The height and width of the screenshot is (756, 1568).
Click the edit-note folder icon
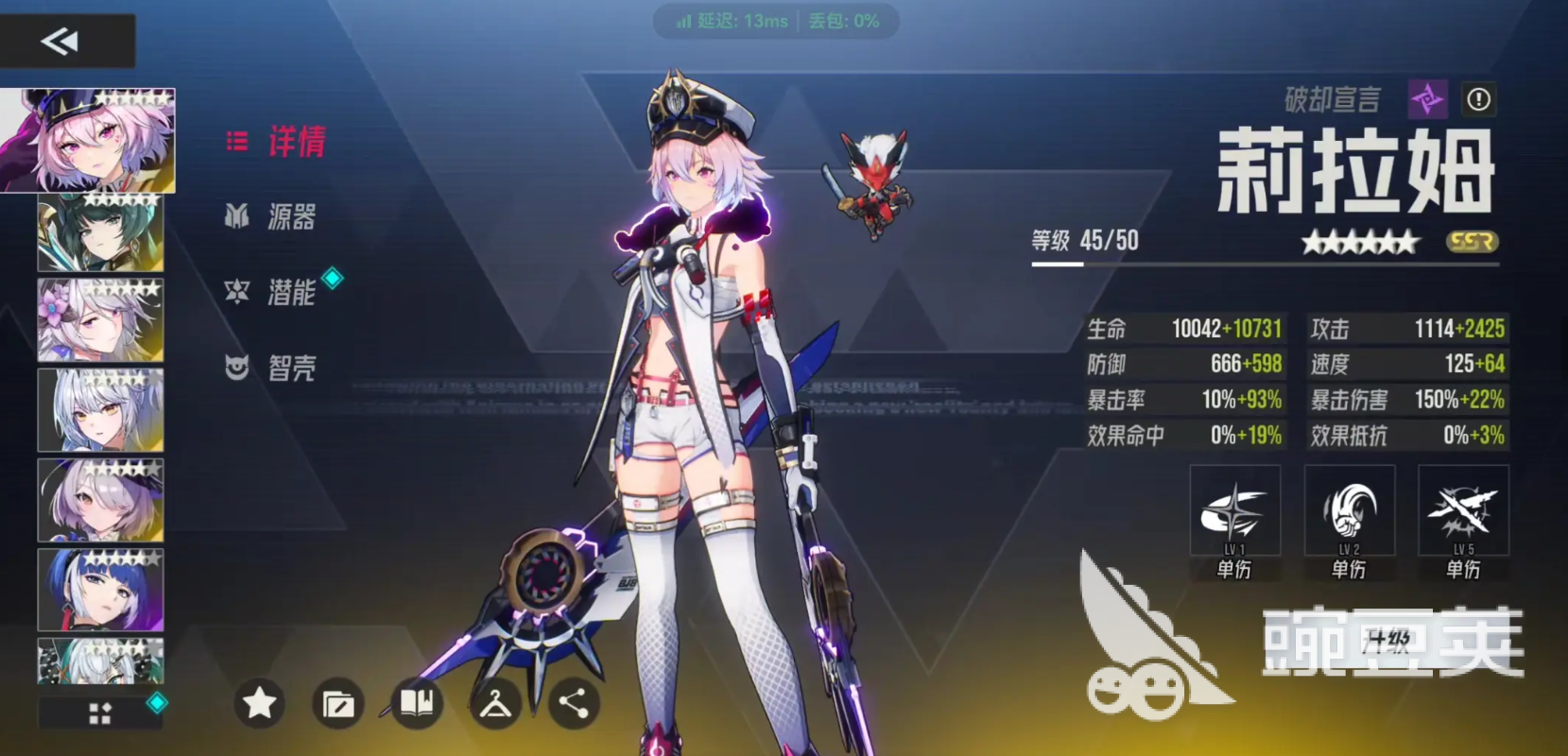339,704
